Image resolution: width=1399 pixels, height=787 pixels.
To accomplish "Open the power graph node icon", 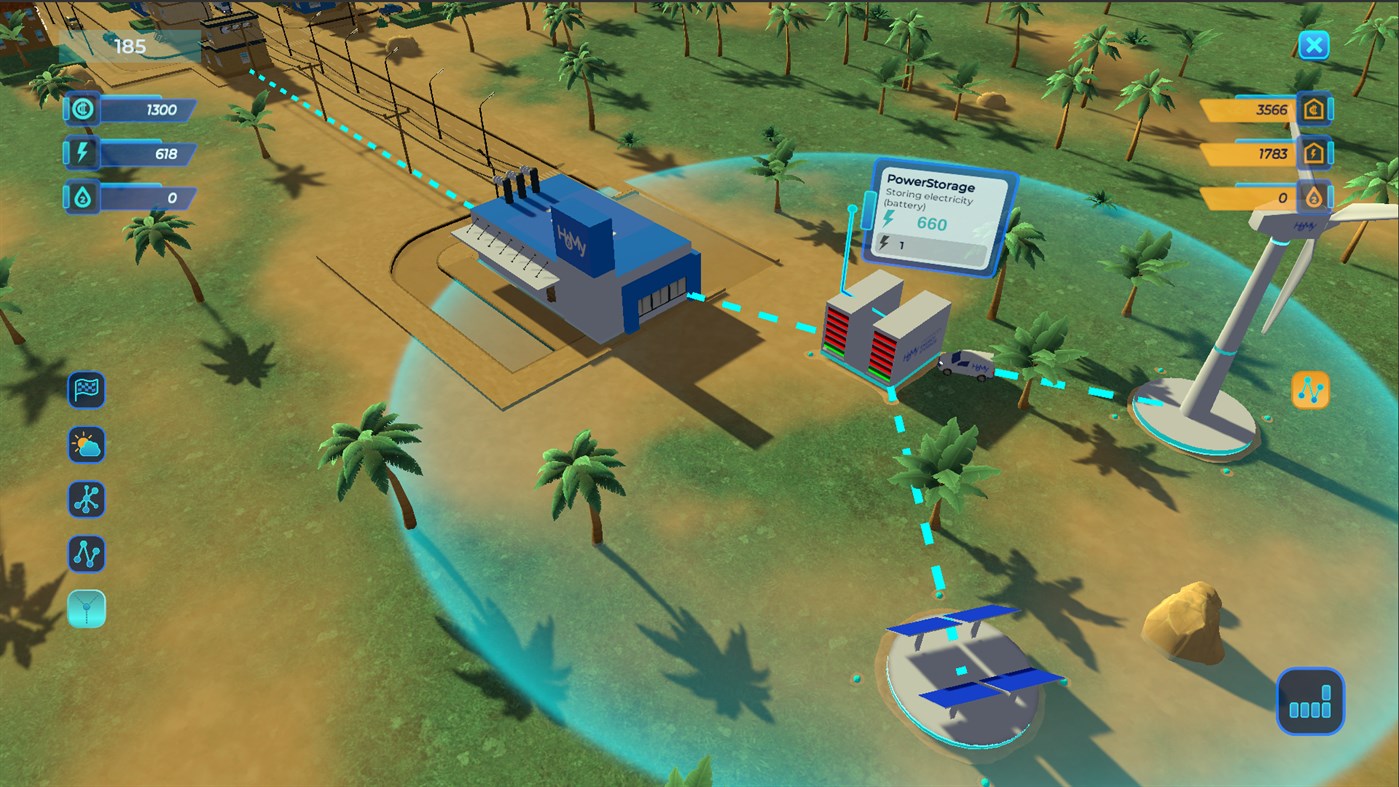I will tap(85, 555).
